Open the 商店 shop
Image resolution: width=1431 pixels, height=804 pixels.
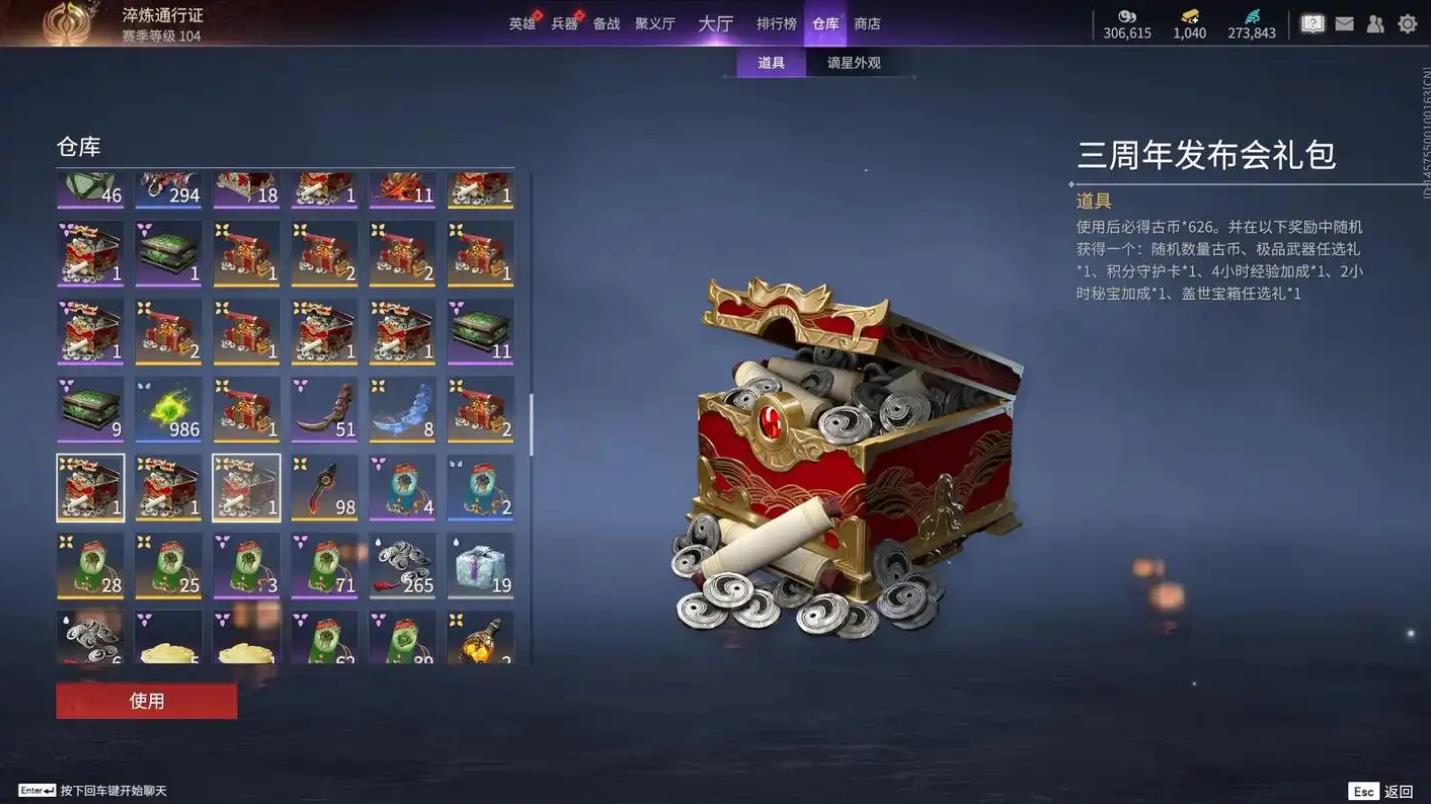click(x=867, y=24)
